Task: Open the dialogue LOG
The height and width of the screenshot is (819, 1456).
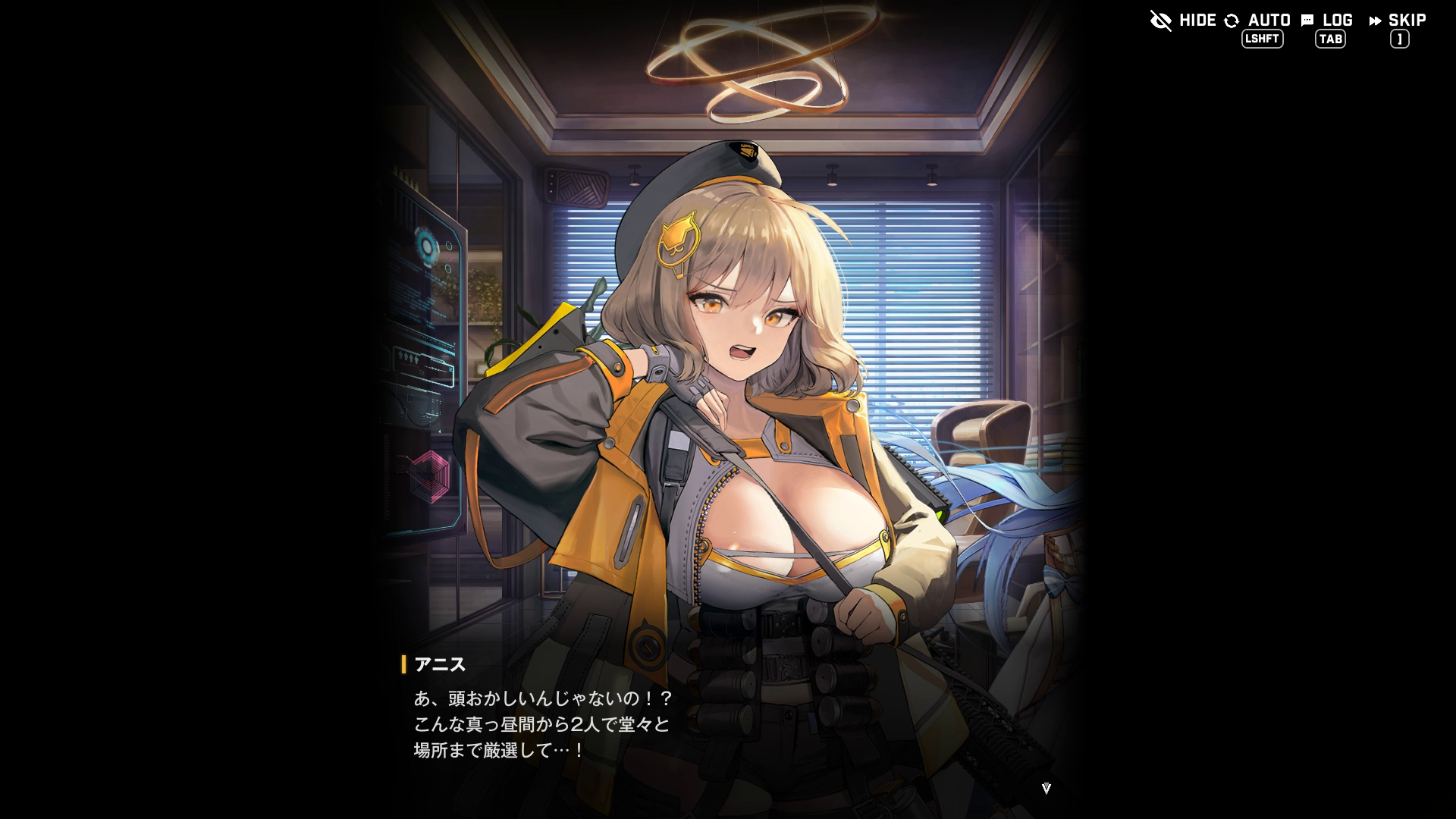Action: click(x=1327, y=20)
